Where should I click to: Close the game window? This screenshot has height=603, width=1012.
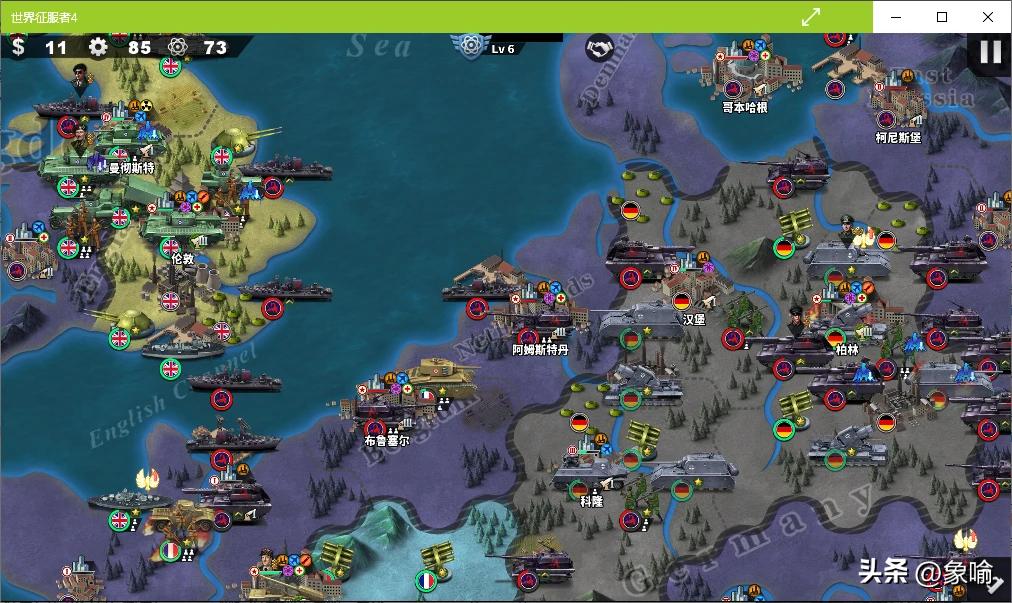coord(988,17)
